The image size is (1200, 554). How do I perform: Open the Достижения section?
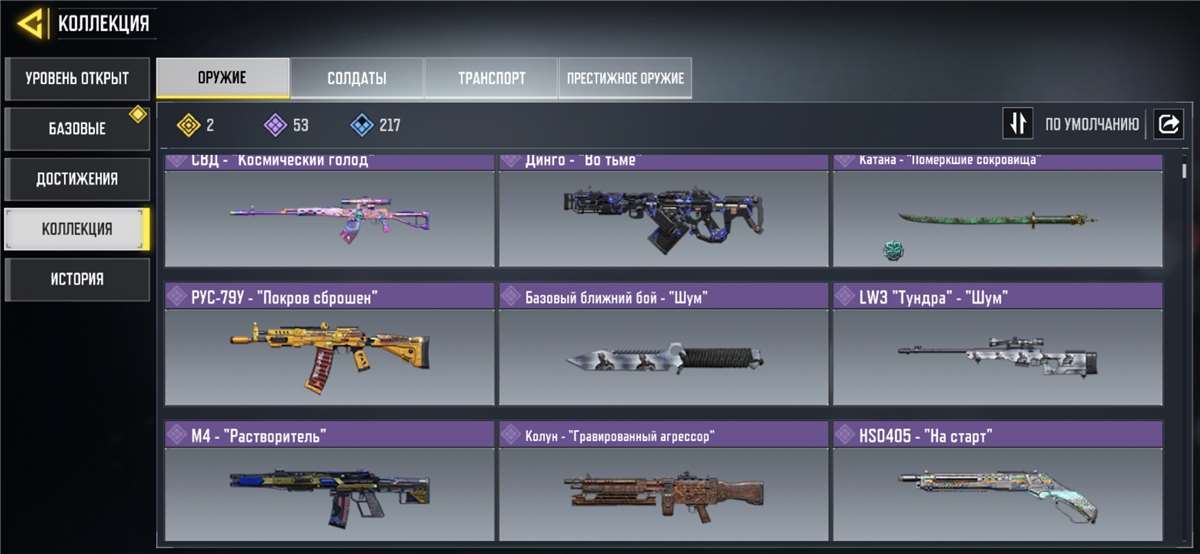77,179
